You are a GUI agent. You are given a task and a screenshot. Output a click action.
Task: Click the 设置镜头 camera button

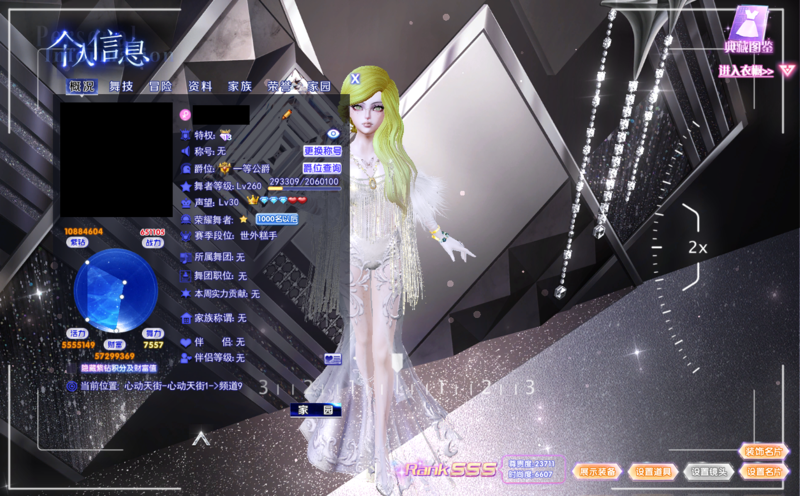point(708,471)
